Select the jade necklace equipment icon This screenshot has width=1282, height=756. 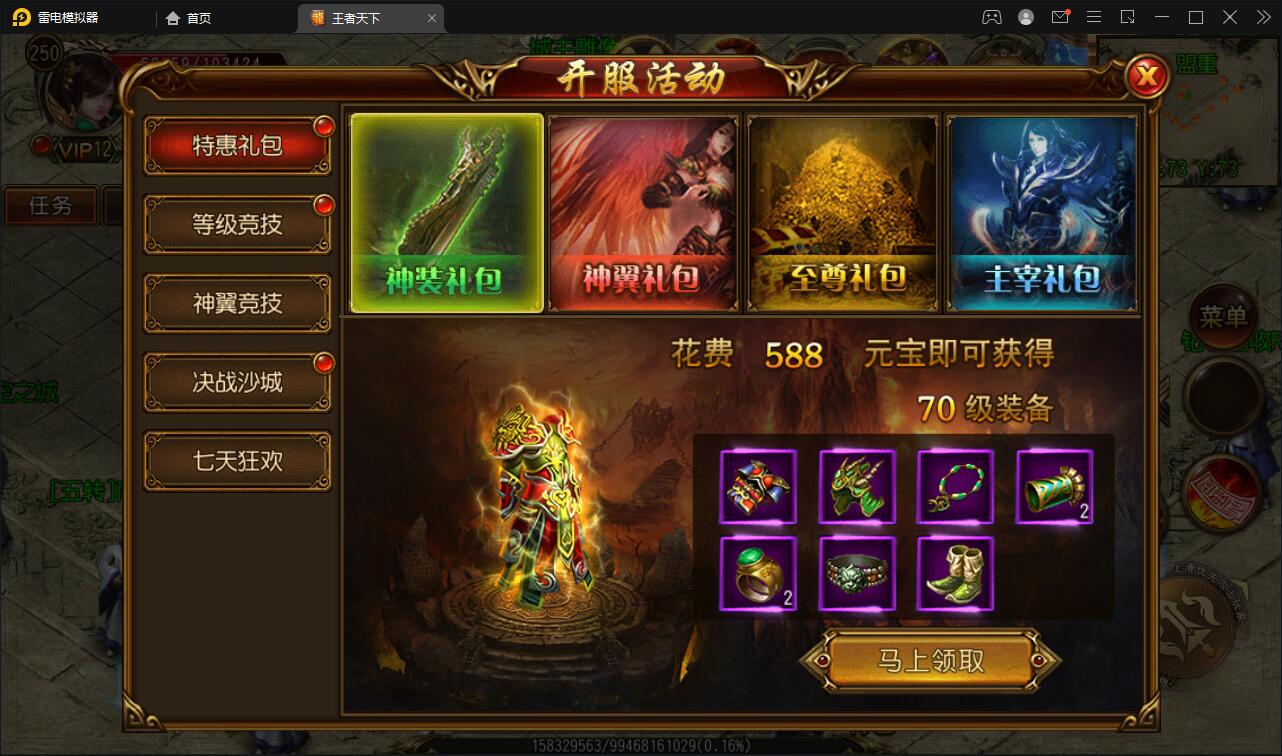click(x=955, y=487)
